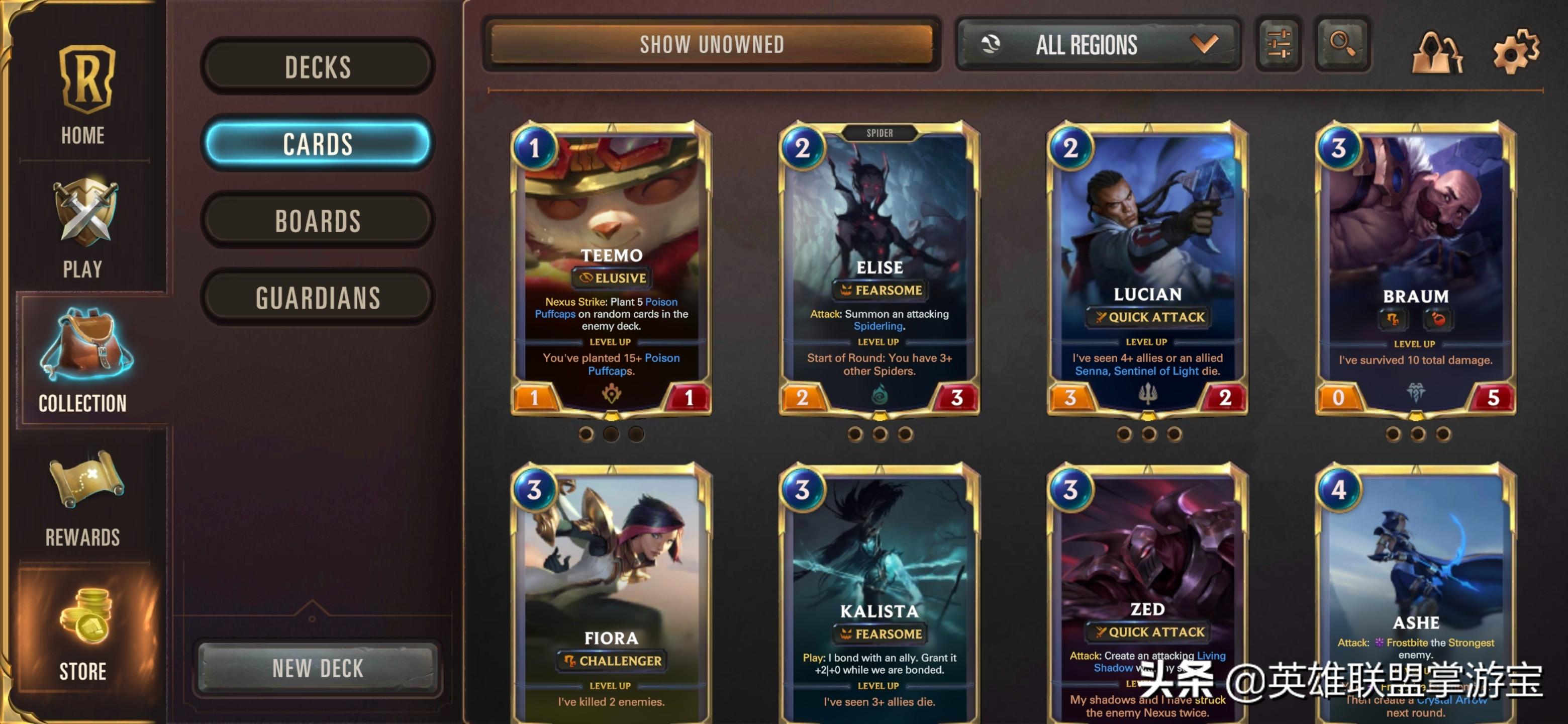Show the Boards tab
Viewport: 1568px width, 724px height.
[318, 220]
